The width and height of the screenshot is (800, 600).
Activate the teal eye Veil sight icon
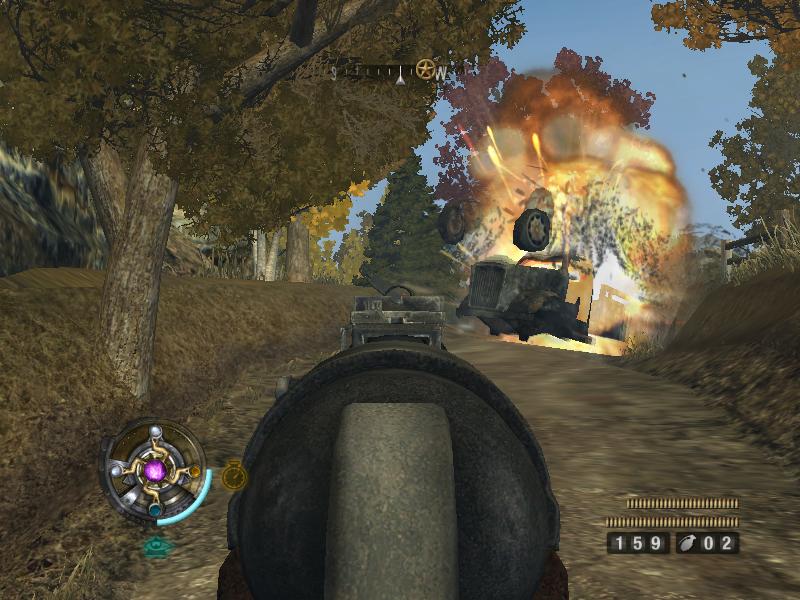coord(154,547)
